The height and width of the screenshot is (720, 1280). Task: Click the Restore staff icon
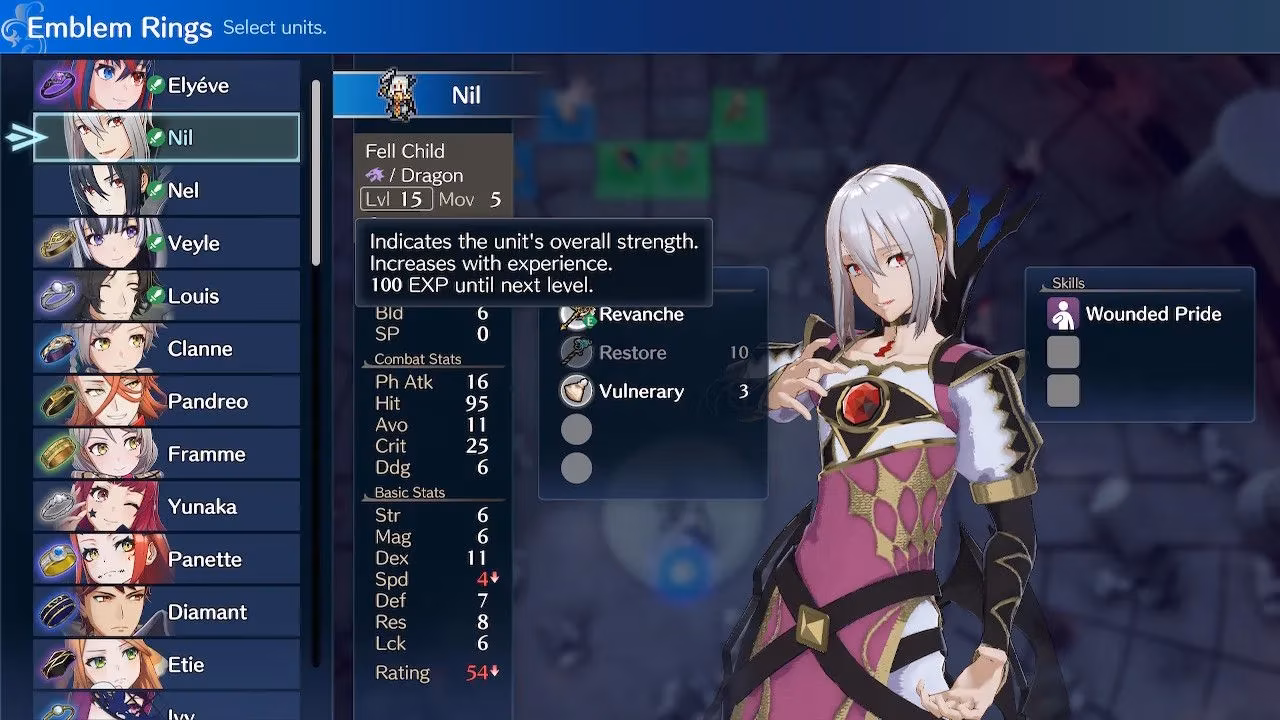point(578,352)
